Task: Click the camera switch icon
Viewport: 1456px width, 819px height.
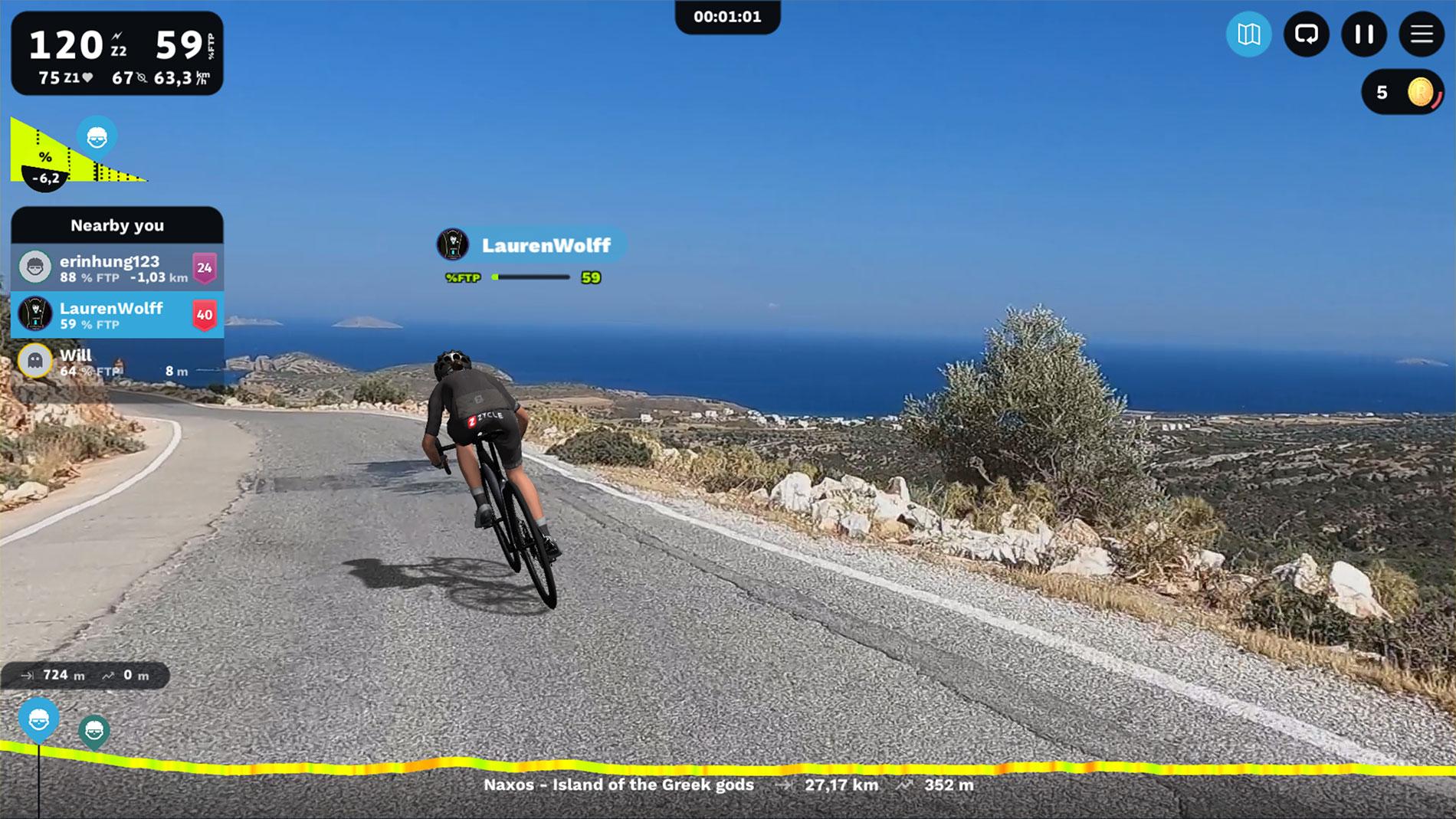Action: (1306, 34)
